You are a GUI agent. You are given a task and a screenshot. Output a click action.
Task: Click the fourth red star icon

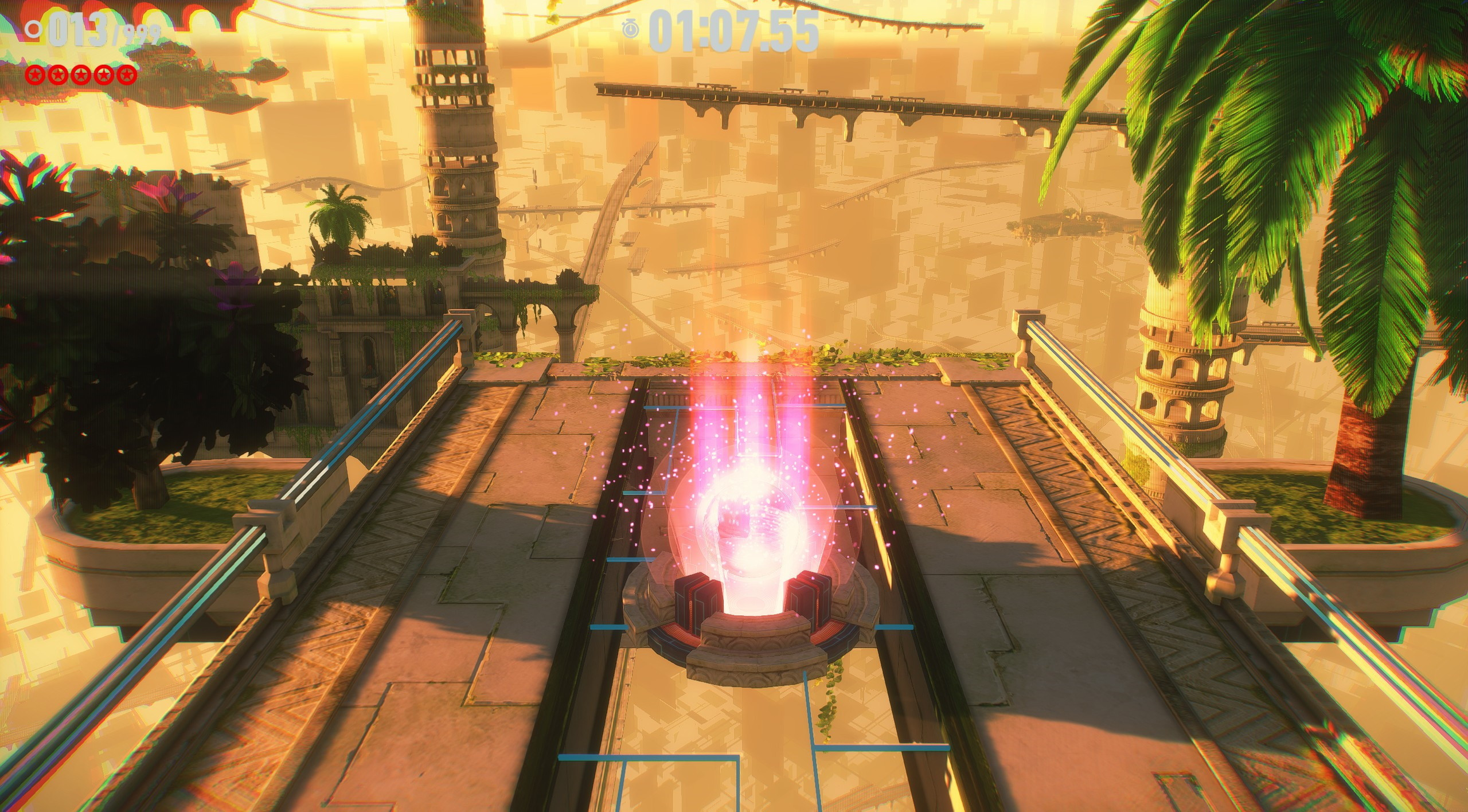103,75
